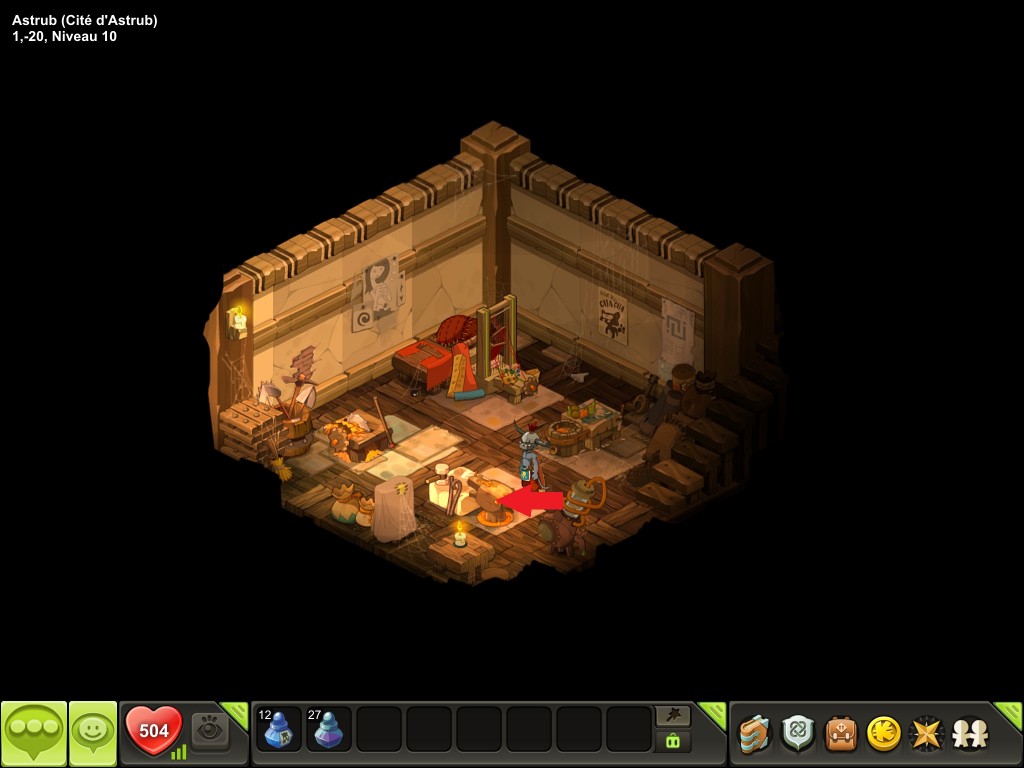1024x768 pixels.
Task: Open the spellbook icon
Action: coord(755,734)
